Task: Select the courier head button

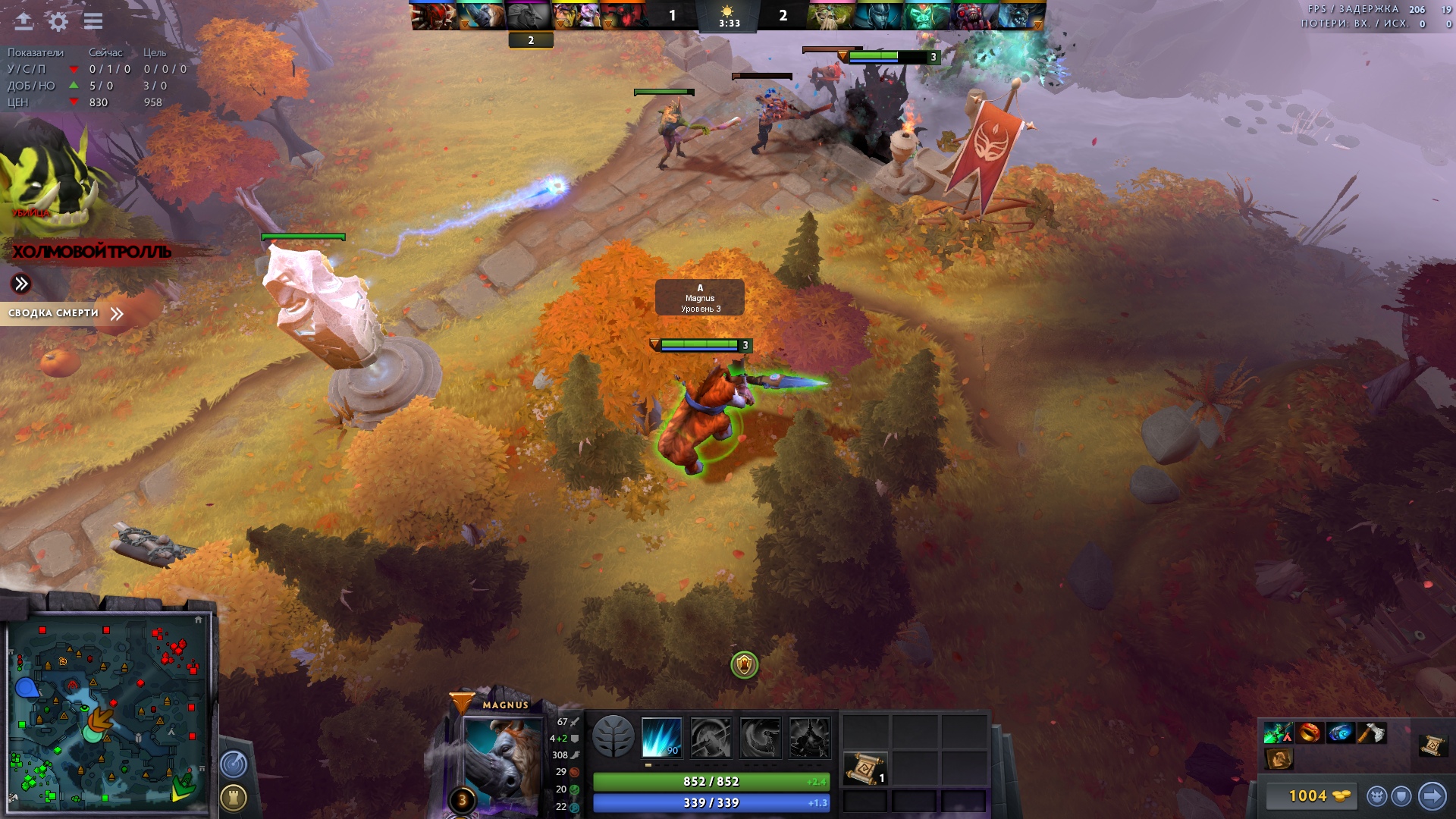Action: (1376, 796)
